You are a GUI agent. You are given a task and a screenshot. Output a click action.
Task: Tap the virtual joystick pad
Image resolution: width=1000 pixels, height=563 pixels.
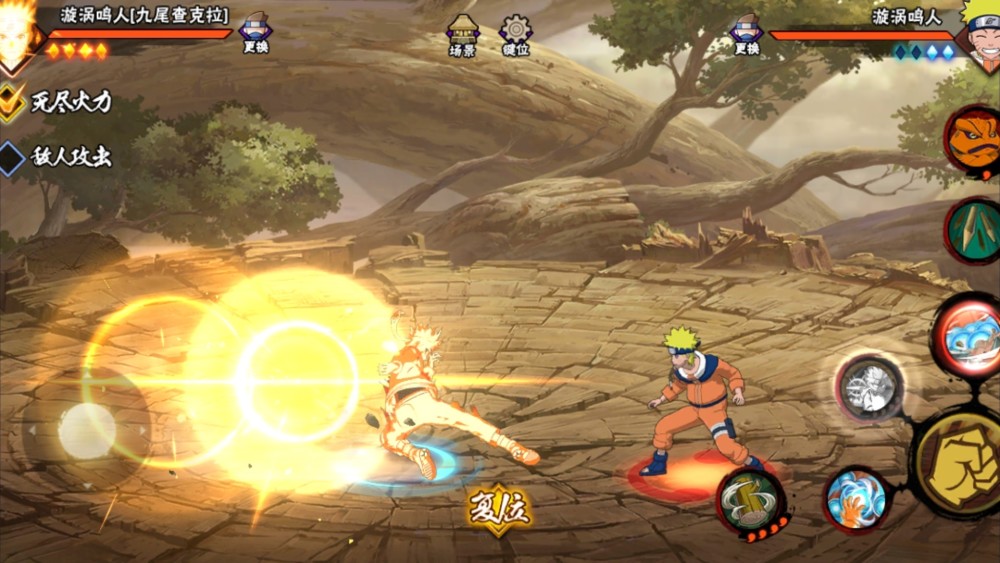pyautogui.click(x=87, y=430)
